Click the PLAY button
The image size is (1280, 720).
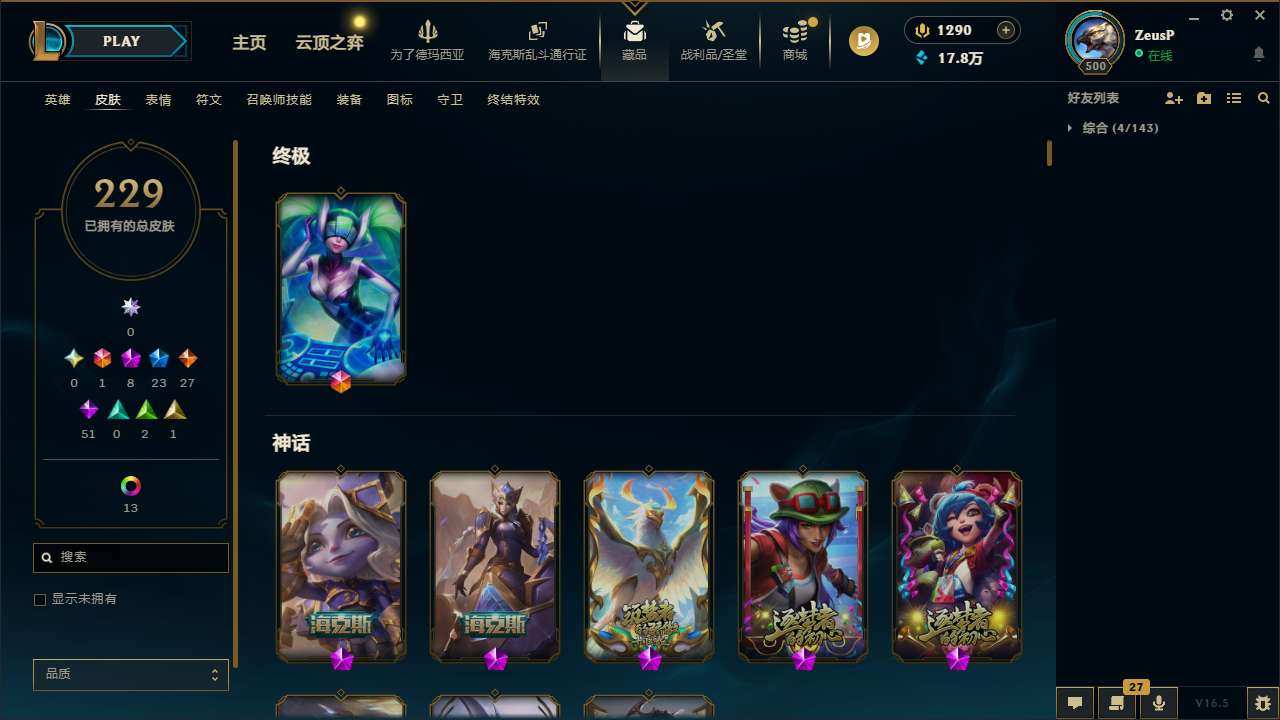click(121, 41)
